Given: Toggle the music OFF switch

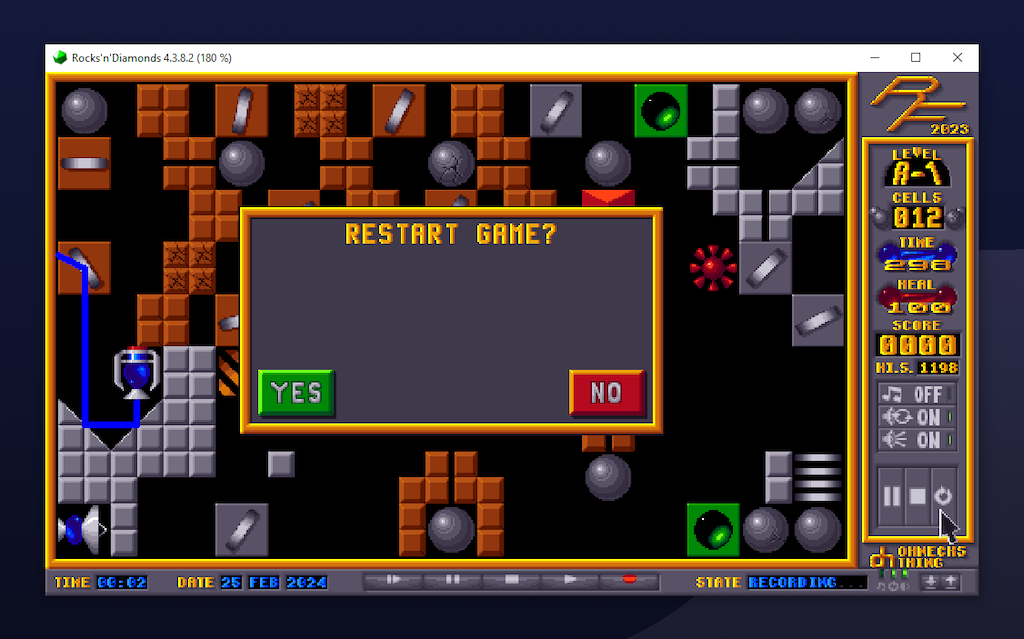Looking at the screenshot, I should [917, 395].
